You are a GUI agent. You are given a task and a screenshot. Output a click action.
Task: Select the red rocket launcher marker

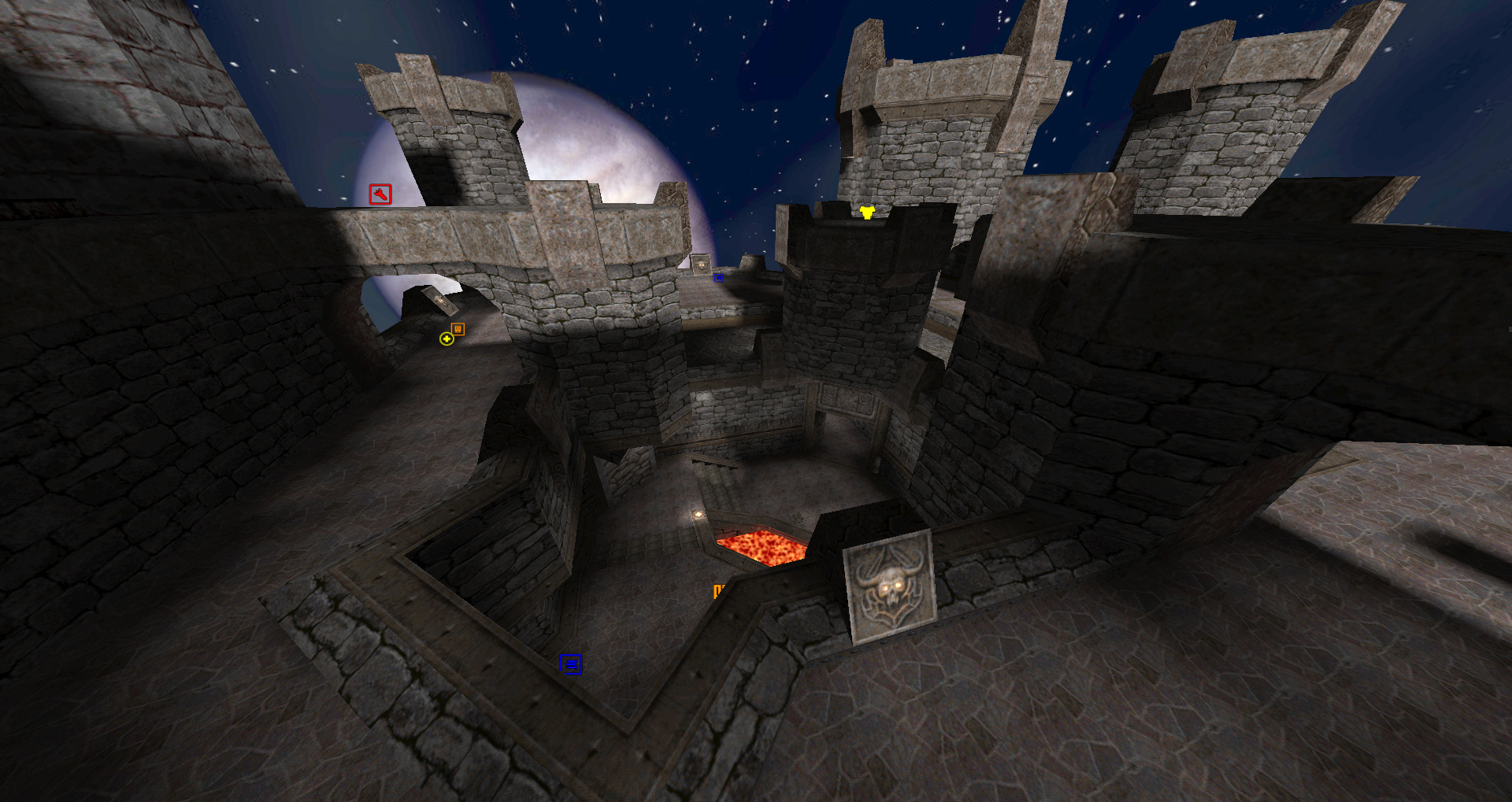[380, 194]
